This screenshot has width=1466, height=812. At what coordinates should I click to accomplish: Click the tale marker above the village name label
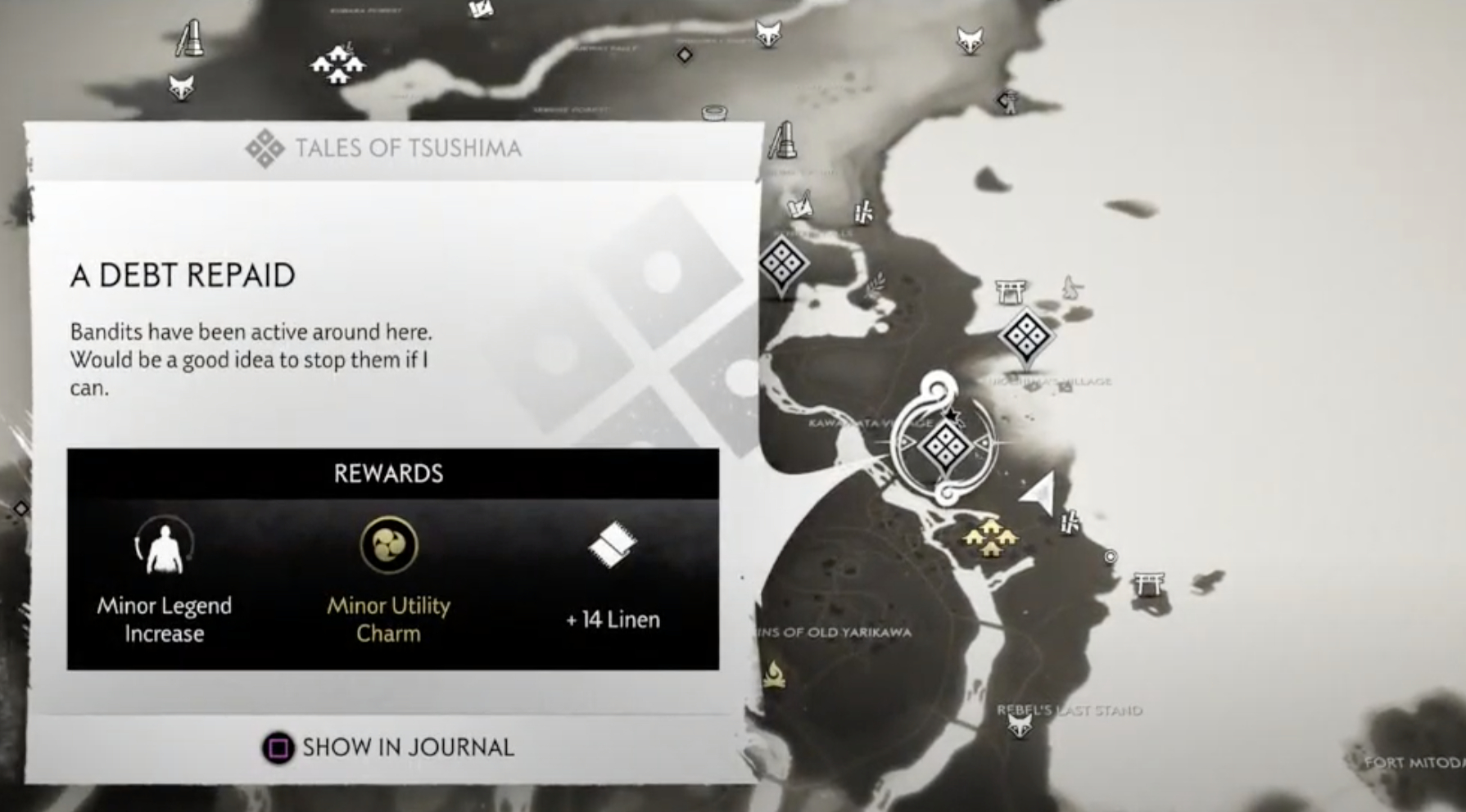tap(1025, 336)
